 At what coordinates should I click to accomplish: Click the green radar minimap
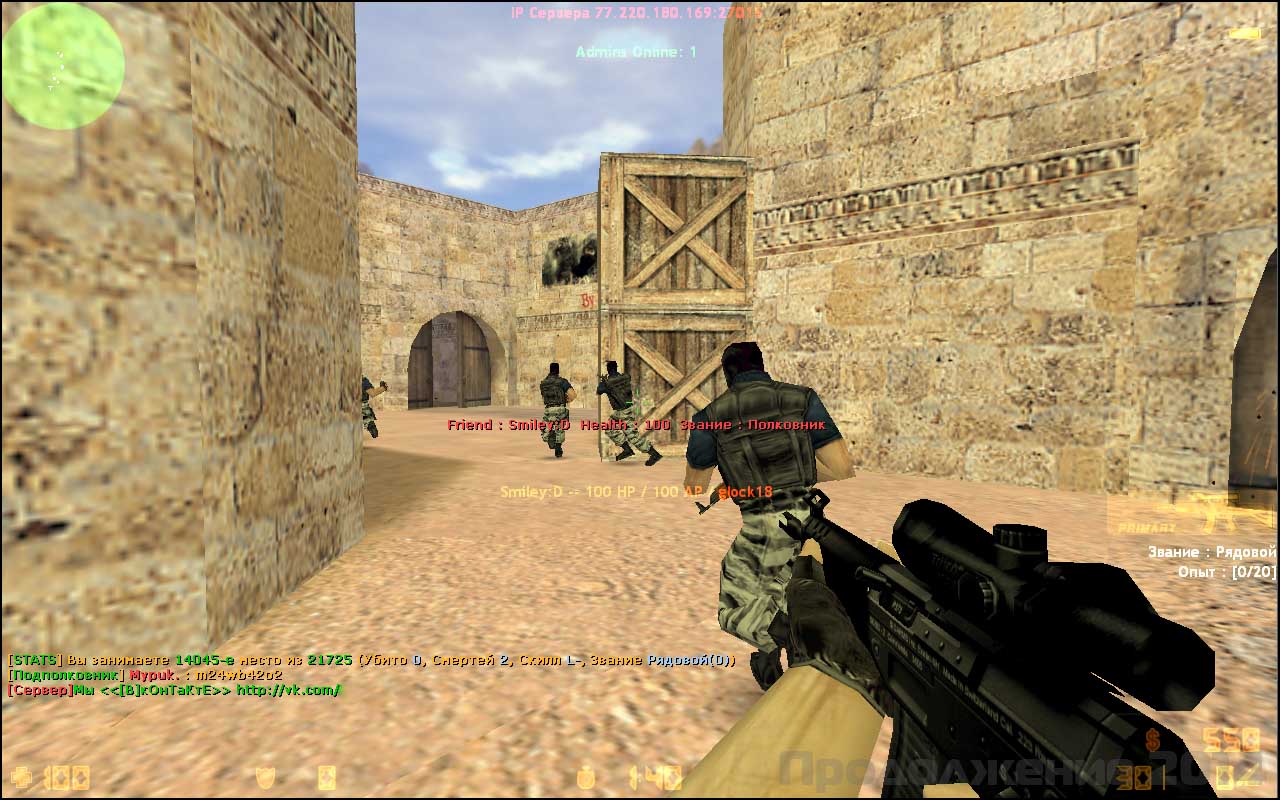63,66
